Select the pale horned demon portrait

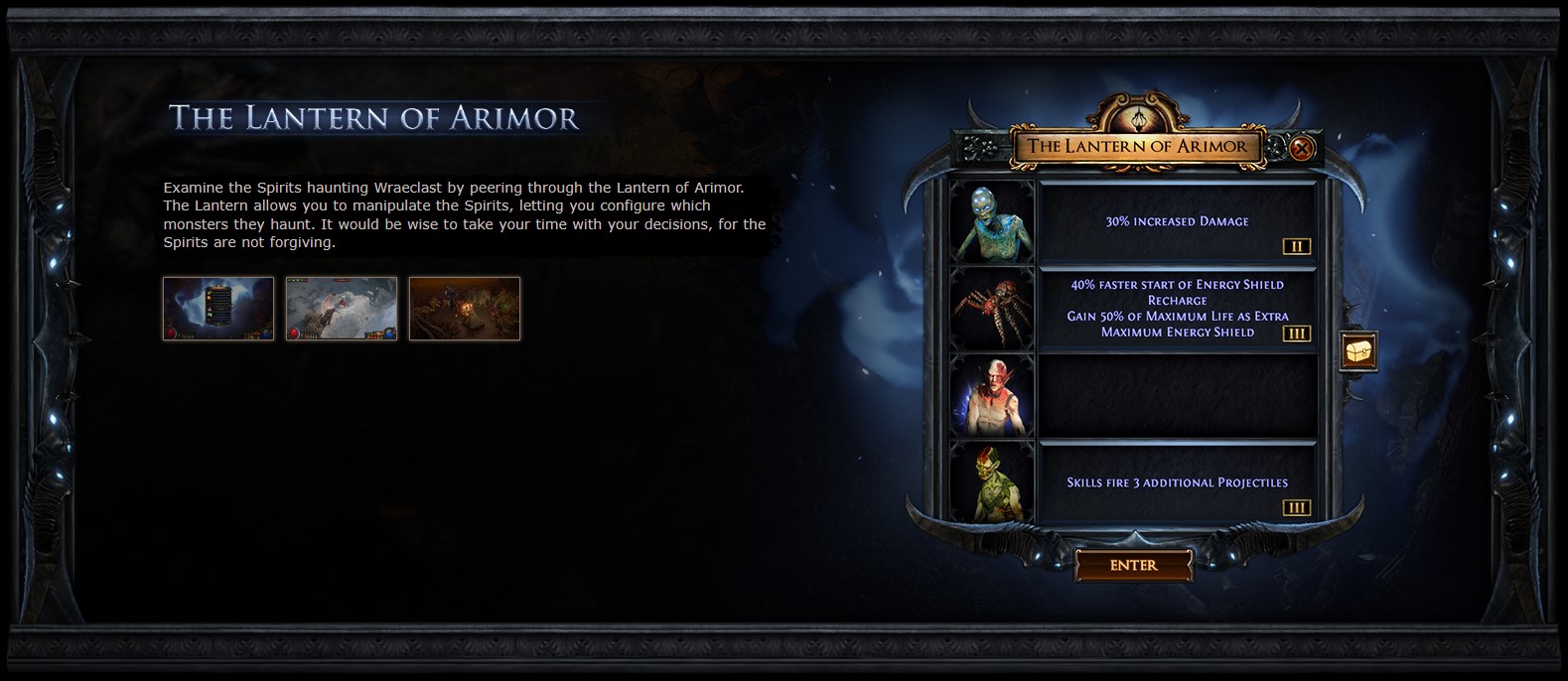992,395
